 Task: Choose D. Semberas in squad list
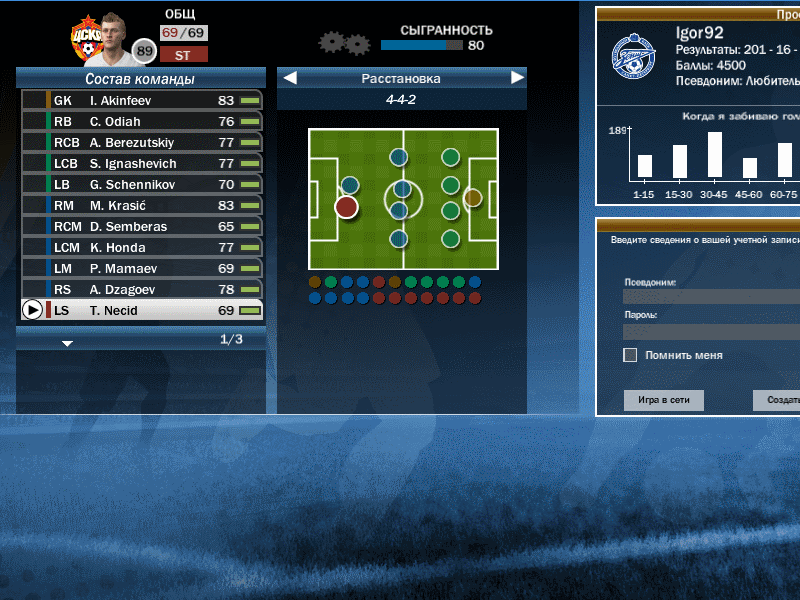(142, 227)
